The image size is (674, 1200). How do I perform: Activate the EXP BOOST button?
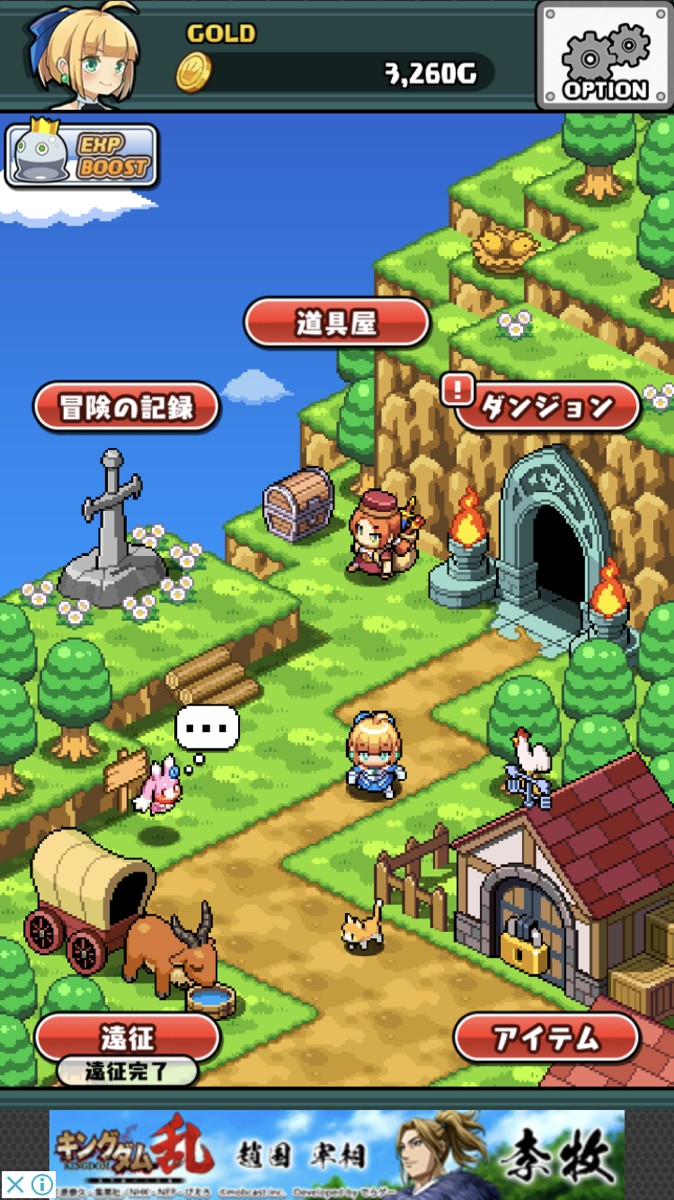[x=83, y=156]
